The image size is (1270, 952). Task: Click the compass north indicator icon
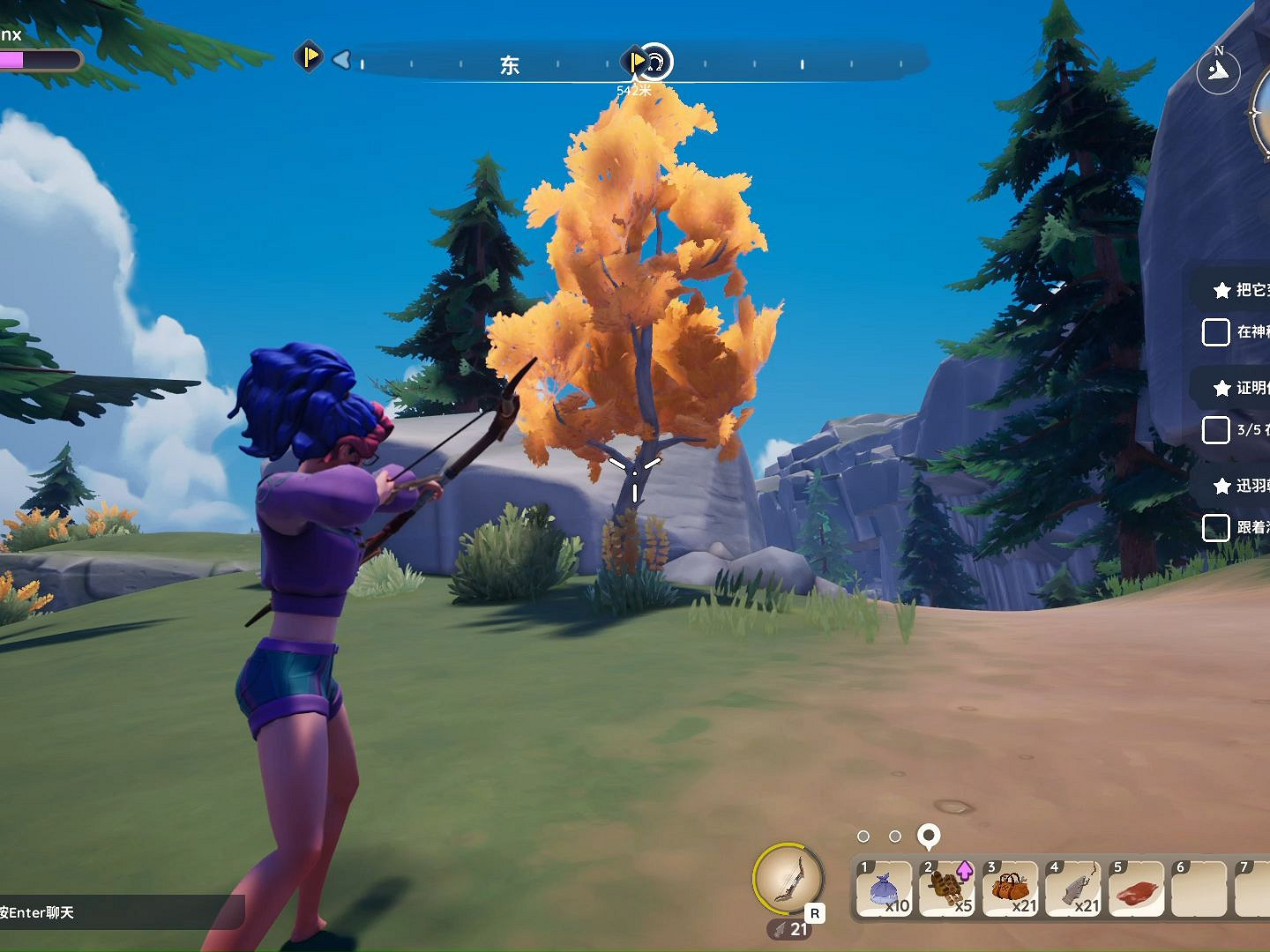(x=1218, y=70)
